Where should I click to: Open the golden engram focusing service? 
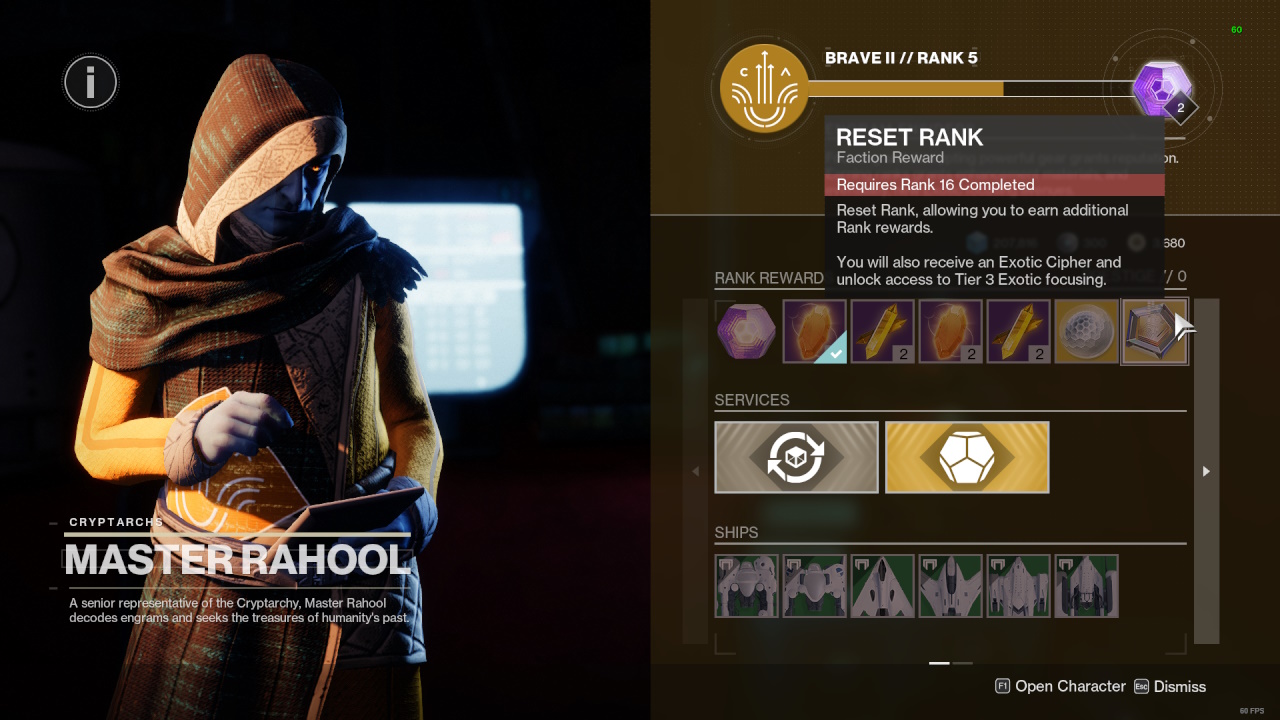[x=967, y=457]
